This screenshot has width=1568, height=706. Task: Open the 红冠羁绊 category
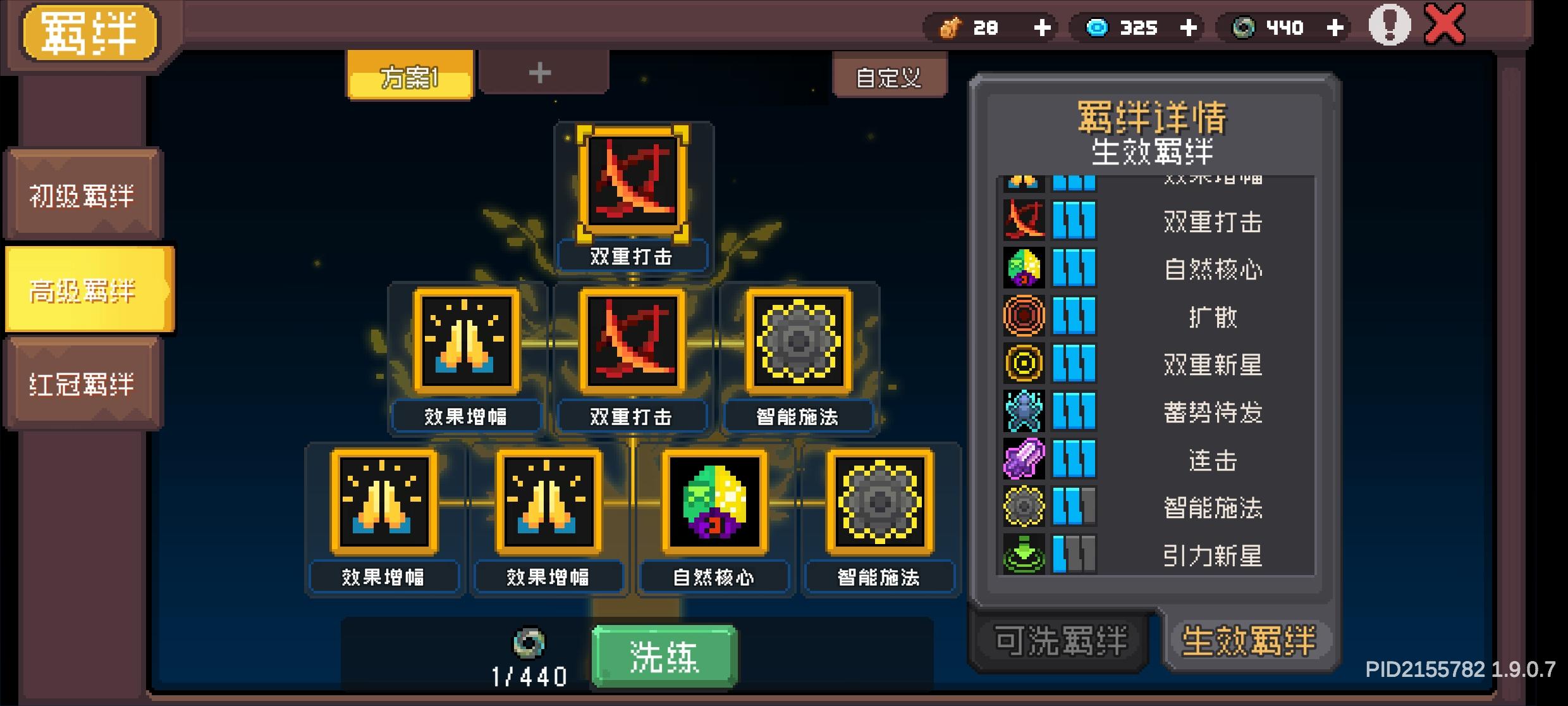click(x=82, y=384)
